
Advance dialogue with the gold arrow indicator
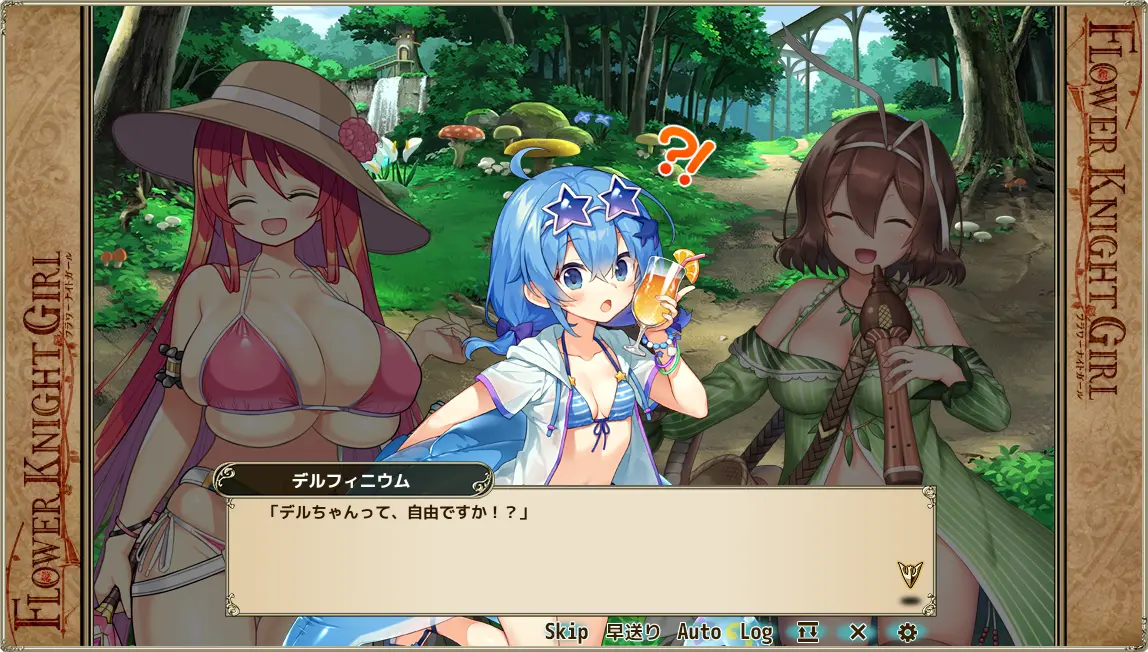click(910, 573)
